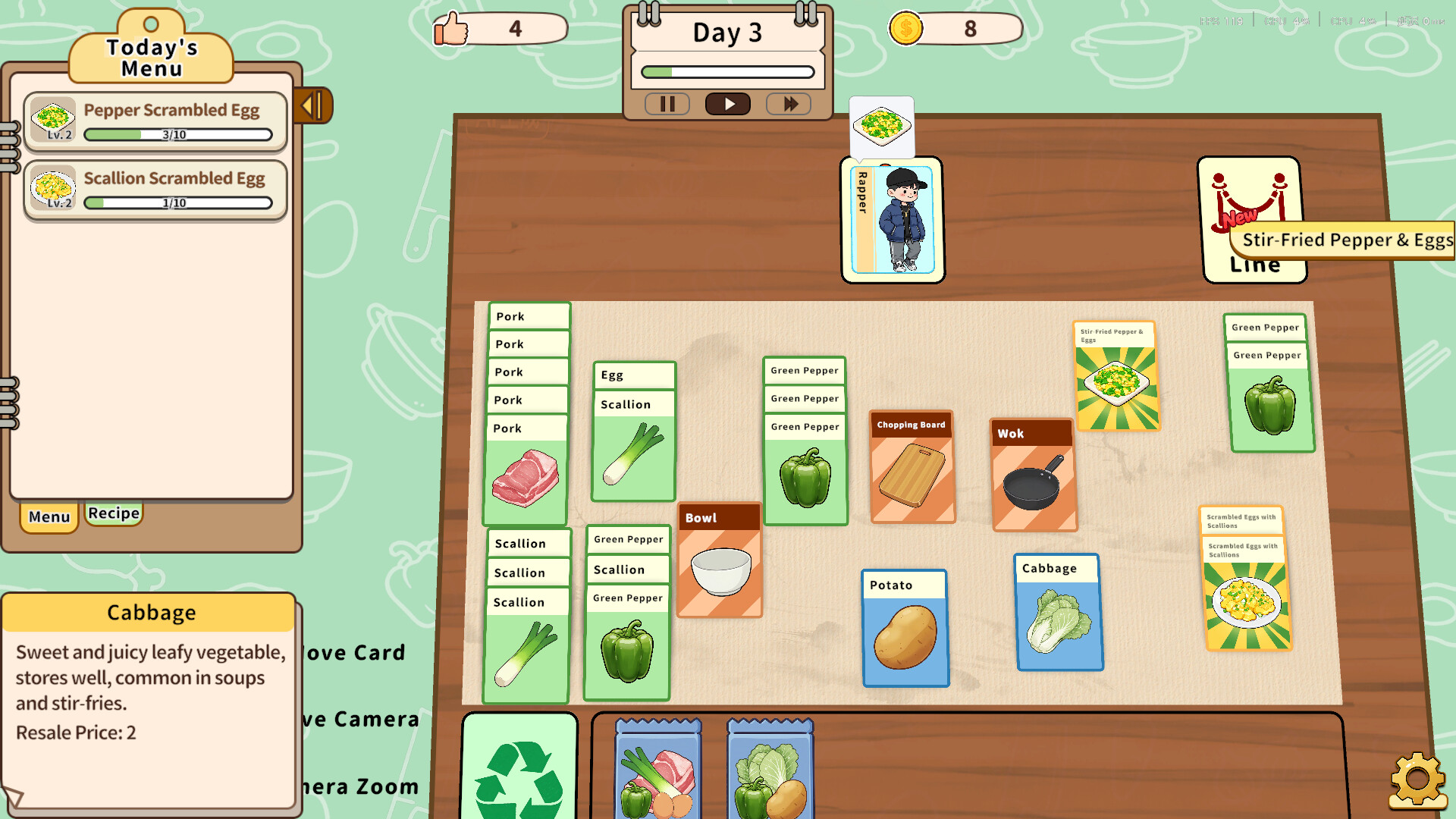The height and width of the screenshot is (819, 1456).
Task: Select the Scallion Scrambled Egg menu entry
Action: (x=155, y=188)
